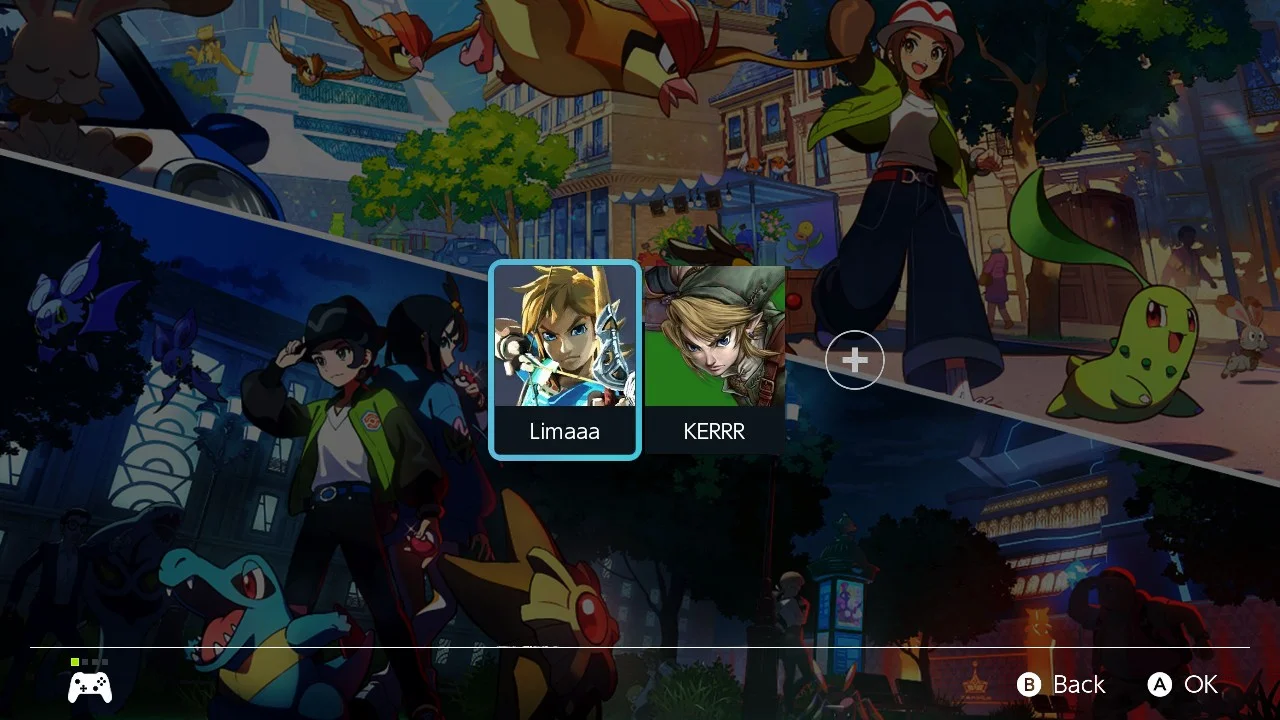This screenshot has height=720, width=1280.
Task: Click the B Back circle icon
Action: point(1029,685)
